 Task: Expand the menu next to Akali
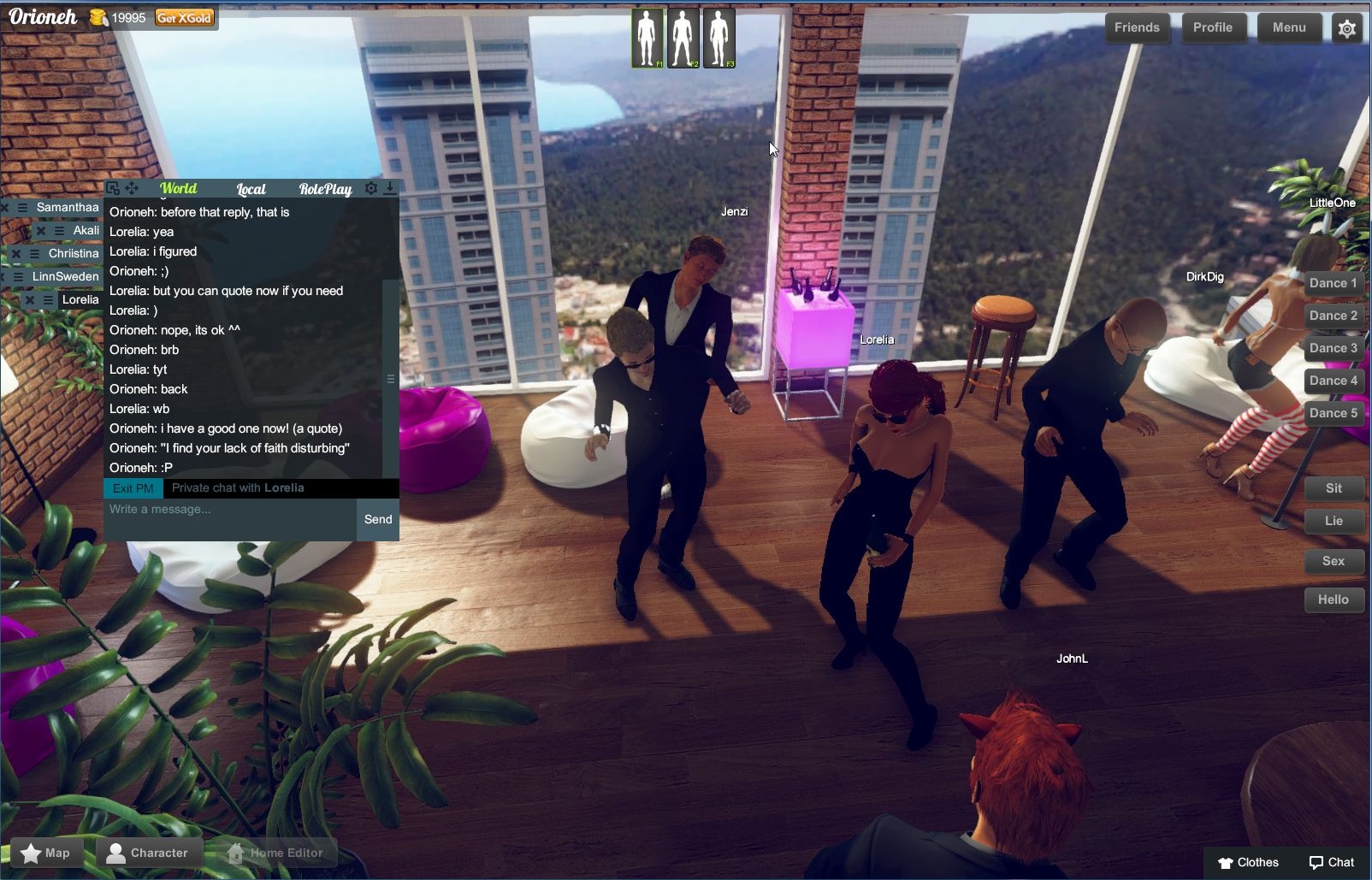click(x=57, y=231)
